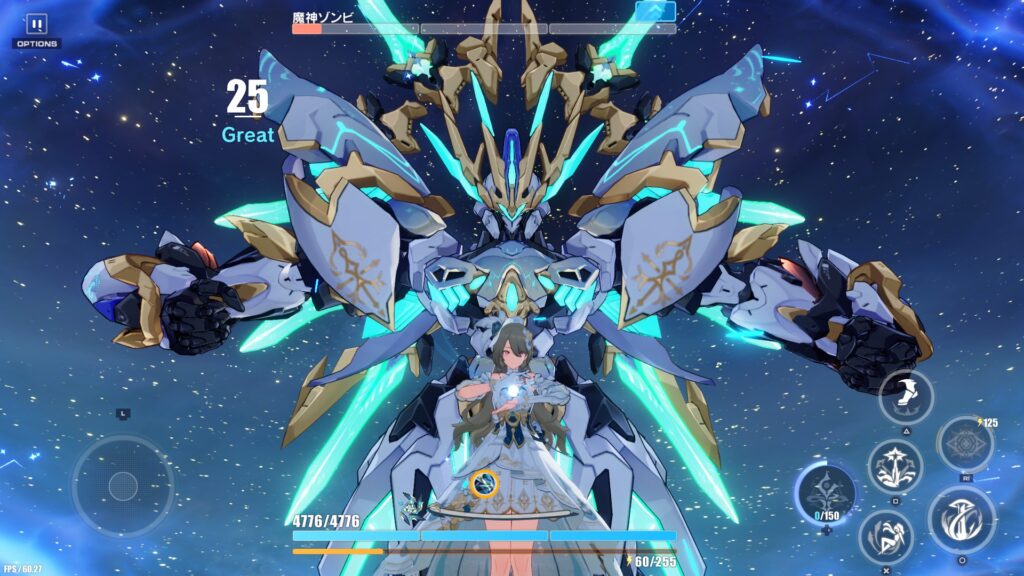1024x576 pixels.
Task: Touch the virtual movement joystick
Action: coord(122,486)
